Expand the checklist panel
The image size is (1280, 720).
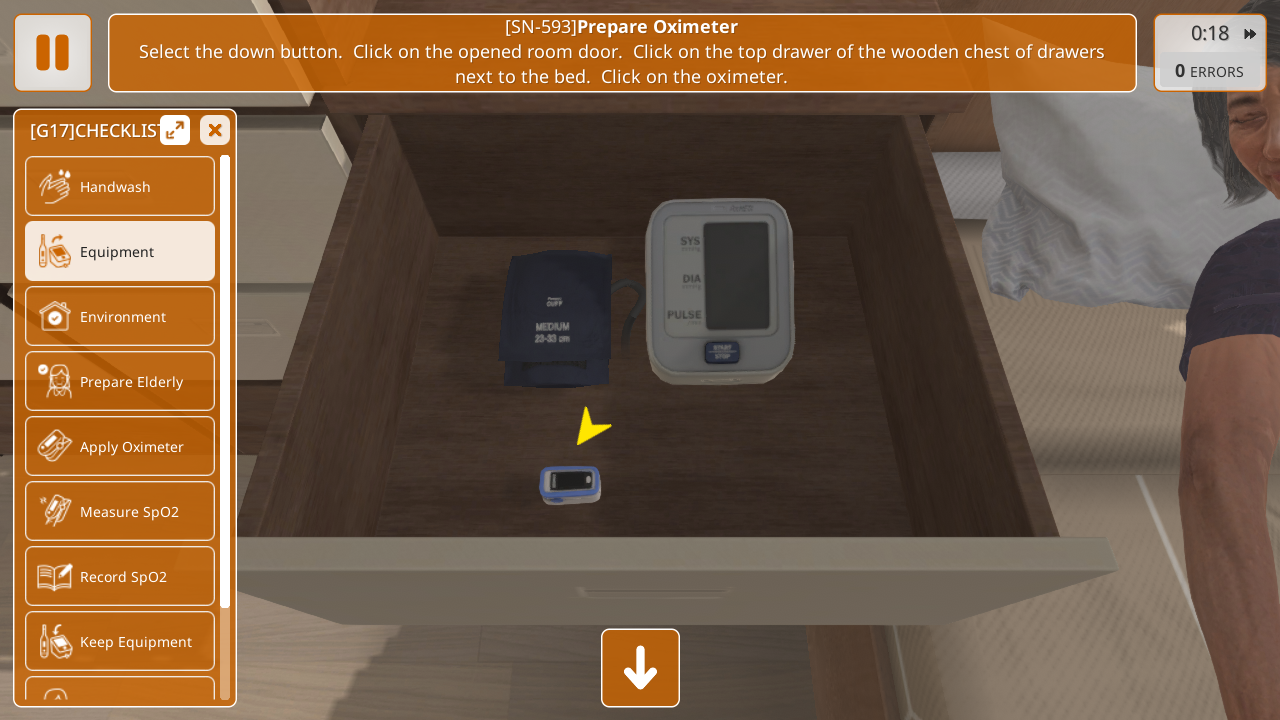tap(175, 130)
